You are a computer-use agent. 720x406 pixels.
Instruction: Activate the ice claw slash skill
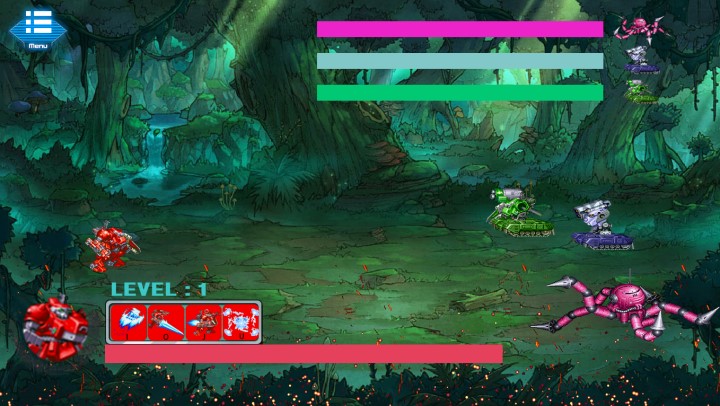(x=128, y=321)
